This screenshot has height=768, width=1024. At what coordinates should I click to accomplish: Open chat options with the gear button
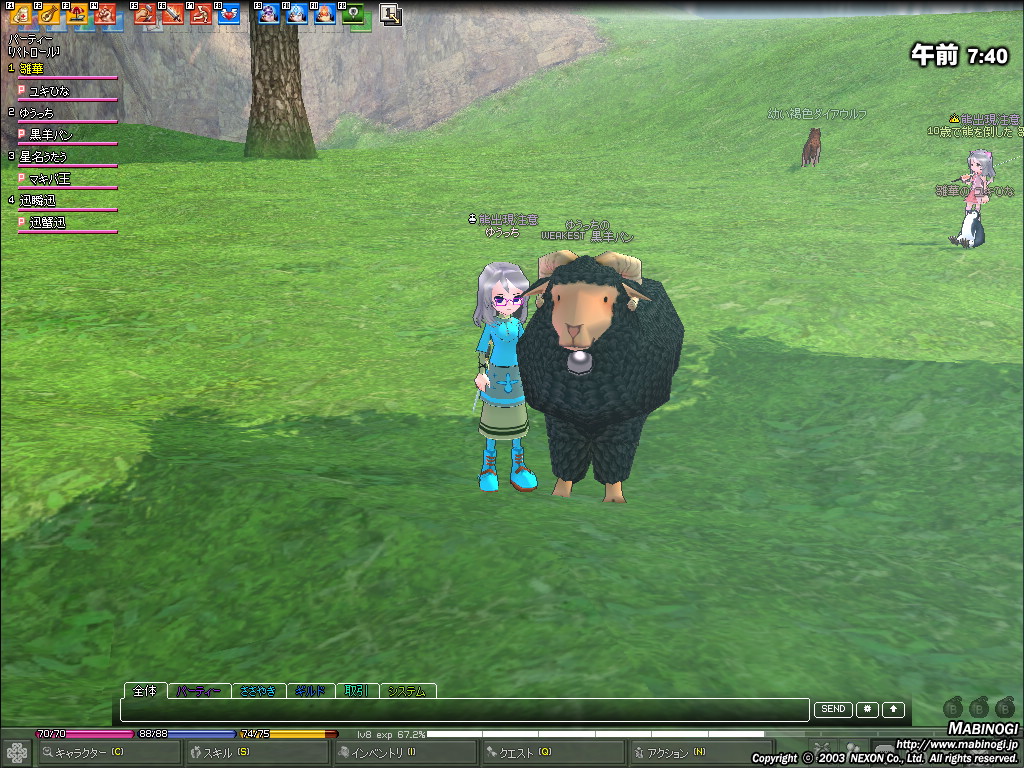(866, 710)
